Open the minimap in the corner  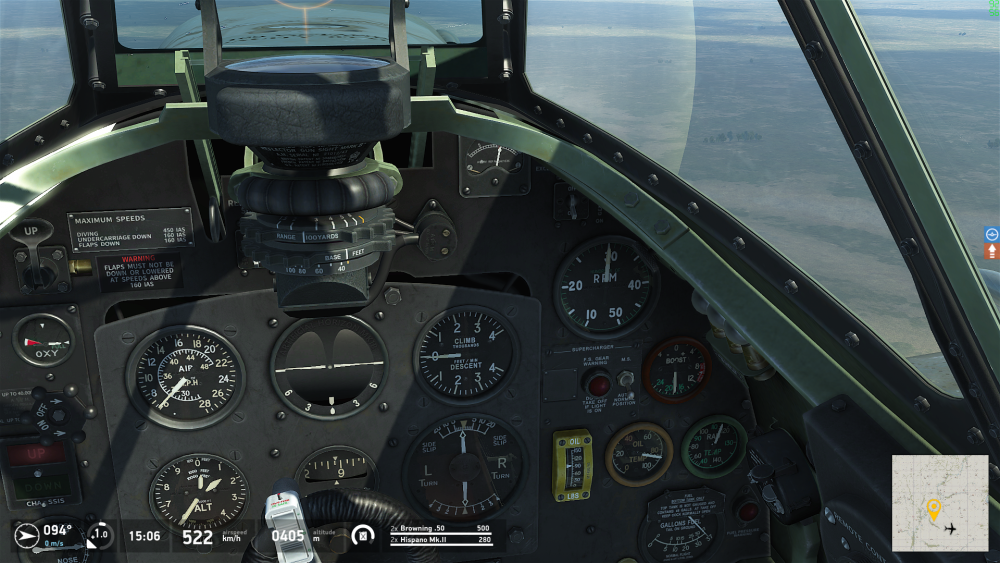click(939, 503)
